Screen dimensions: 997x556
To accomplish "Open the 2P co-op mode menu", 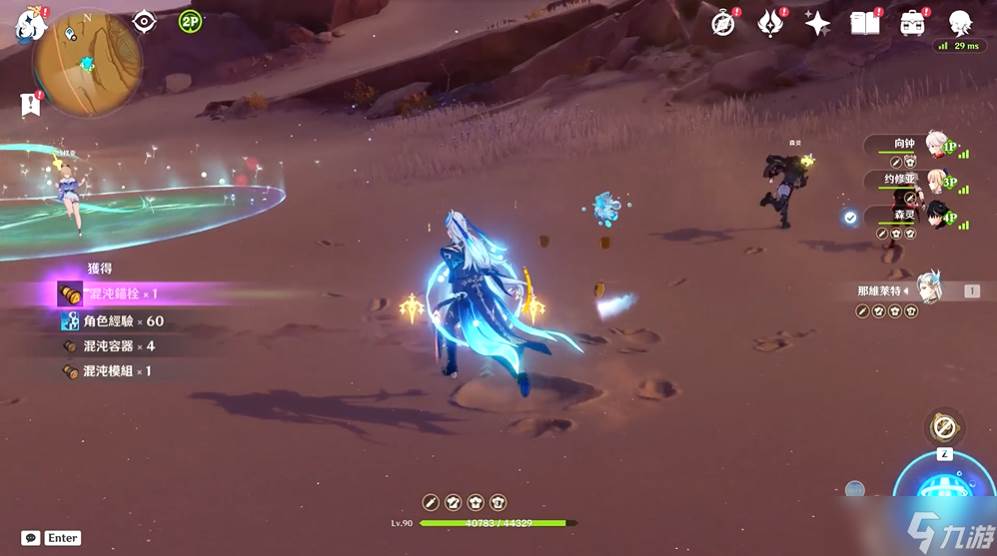I will 190,21.
